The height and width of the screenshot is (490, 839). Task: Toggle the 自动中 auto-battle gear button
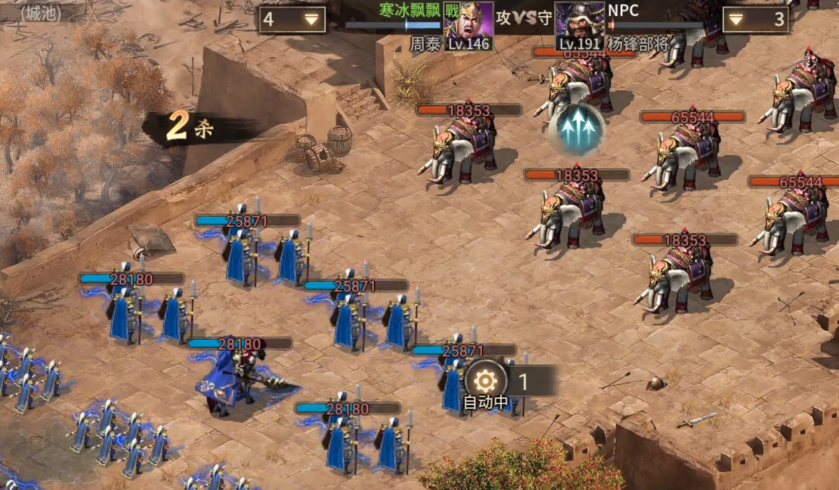[485, 381]
